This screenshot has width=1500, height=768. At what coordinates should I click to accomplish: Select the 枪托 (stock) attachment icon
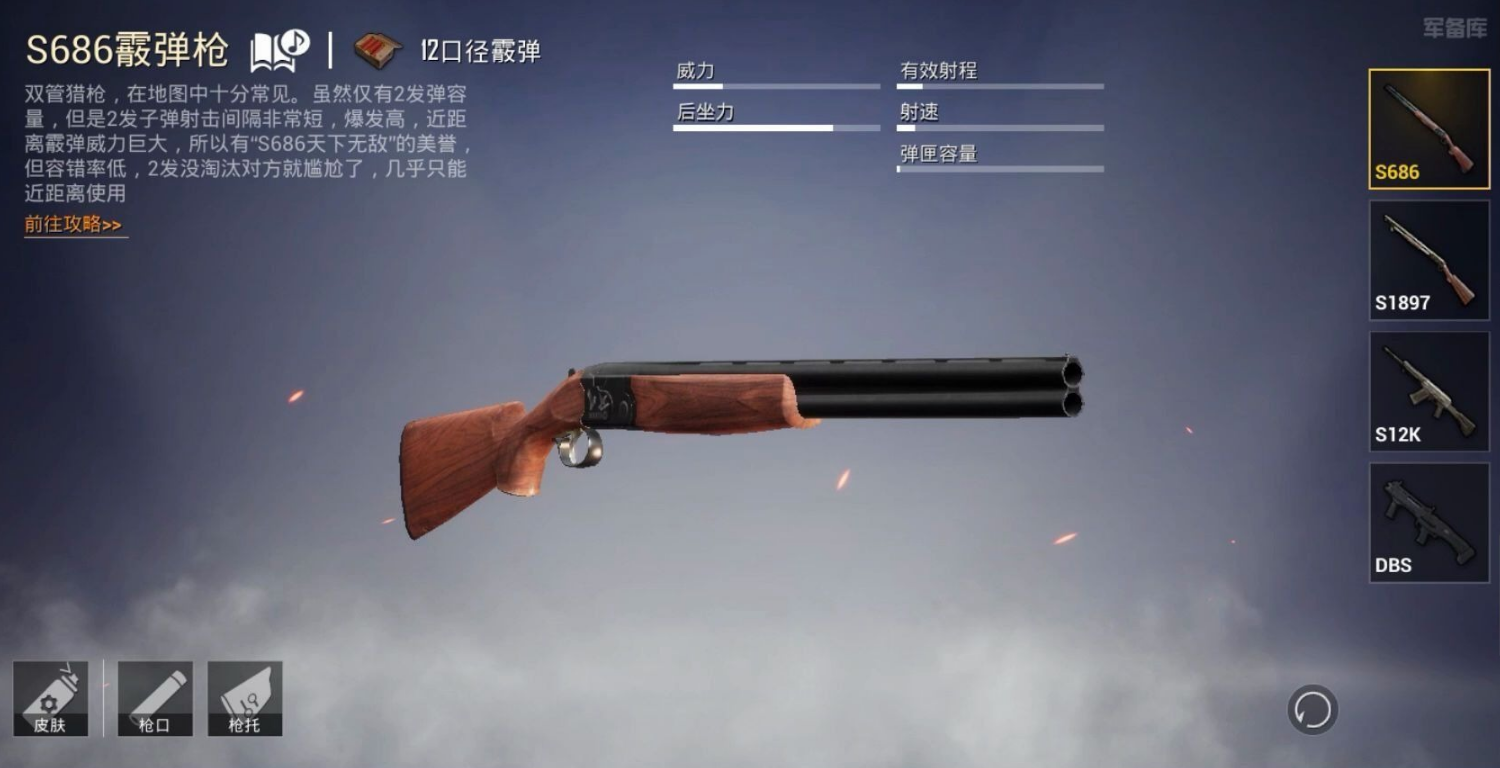(x=245, y=697)
